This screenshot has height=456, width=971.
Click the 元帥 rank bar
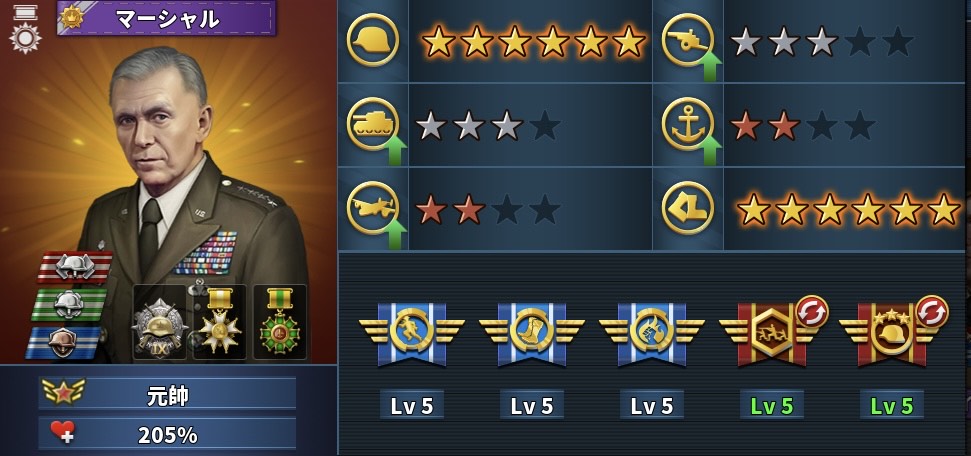point(167,394)
